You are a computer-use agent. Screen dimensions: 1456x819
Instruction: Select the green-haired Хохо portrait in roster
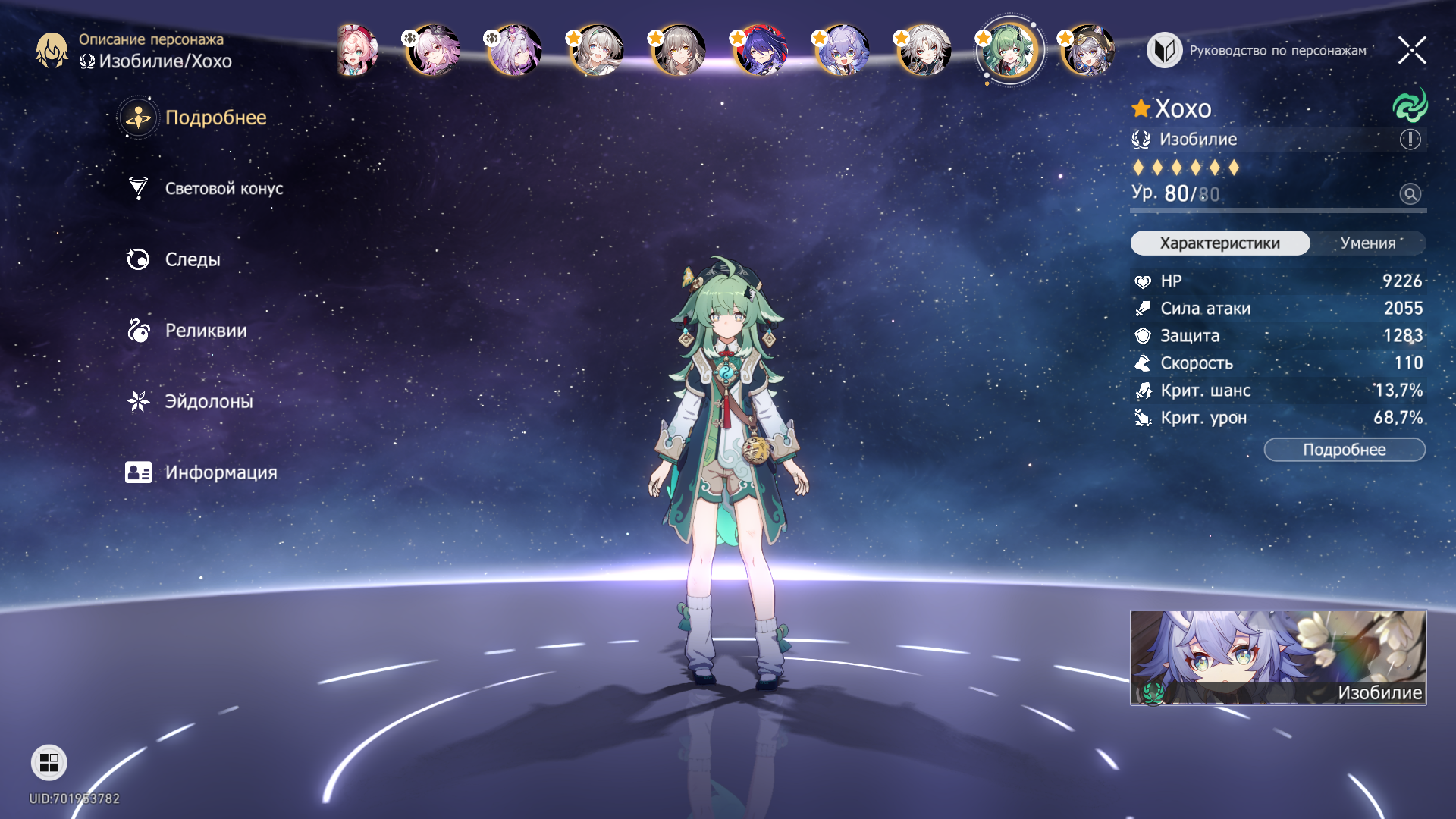(x=1008, y=51)
